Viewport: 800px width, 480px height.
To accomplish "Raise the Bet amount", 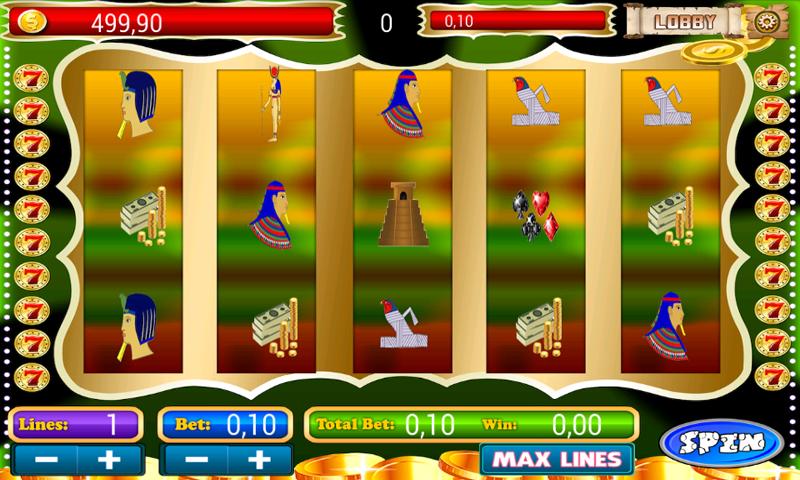I will [x=259, y=460].
